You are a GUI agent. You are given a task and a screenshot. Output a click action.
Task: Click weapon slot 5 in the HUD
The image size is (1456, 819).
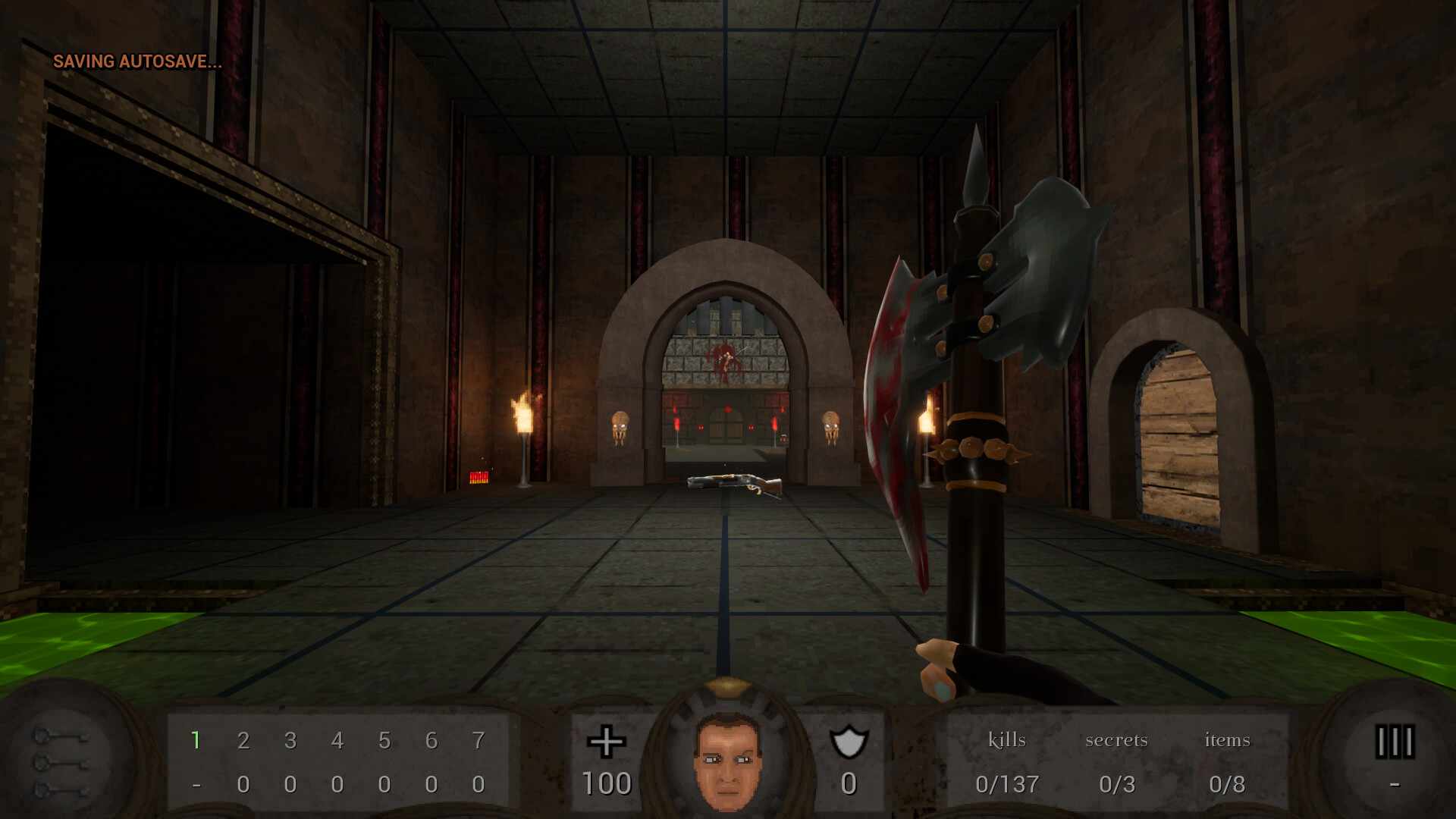[x=385, y=741]
